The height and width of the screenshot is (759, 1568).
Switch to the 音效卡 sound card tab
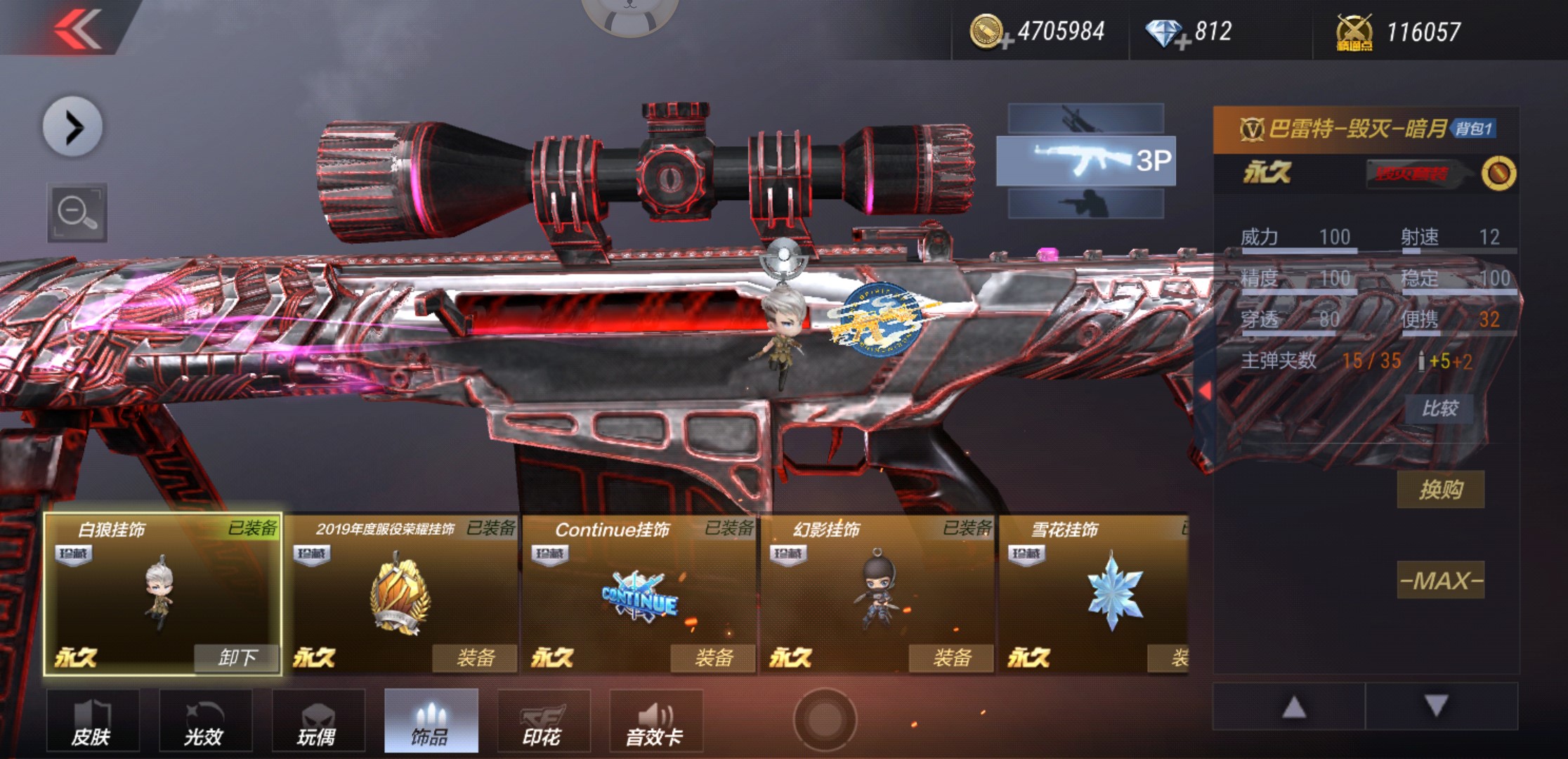point(655,720)
